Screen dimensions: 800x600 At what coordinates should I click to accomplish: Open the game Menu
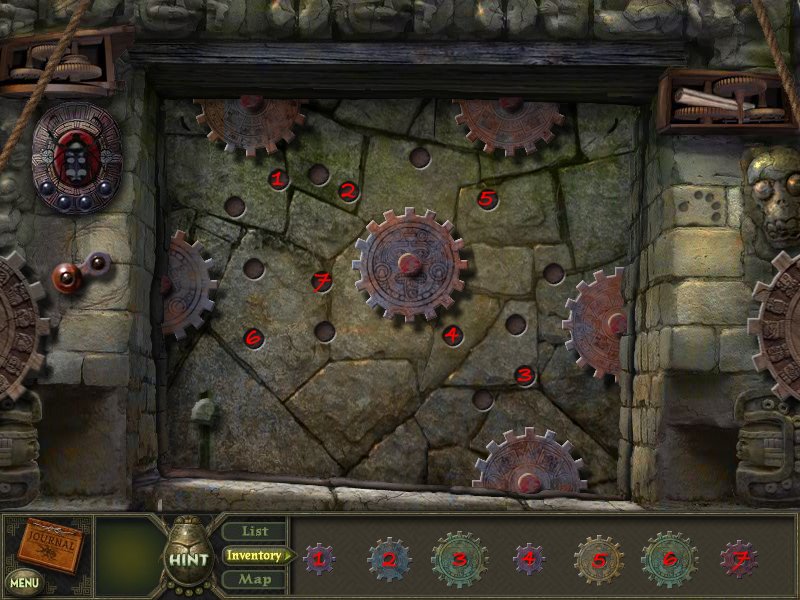(x=24, y=580)
